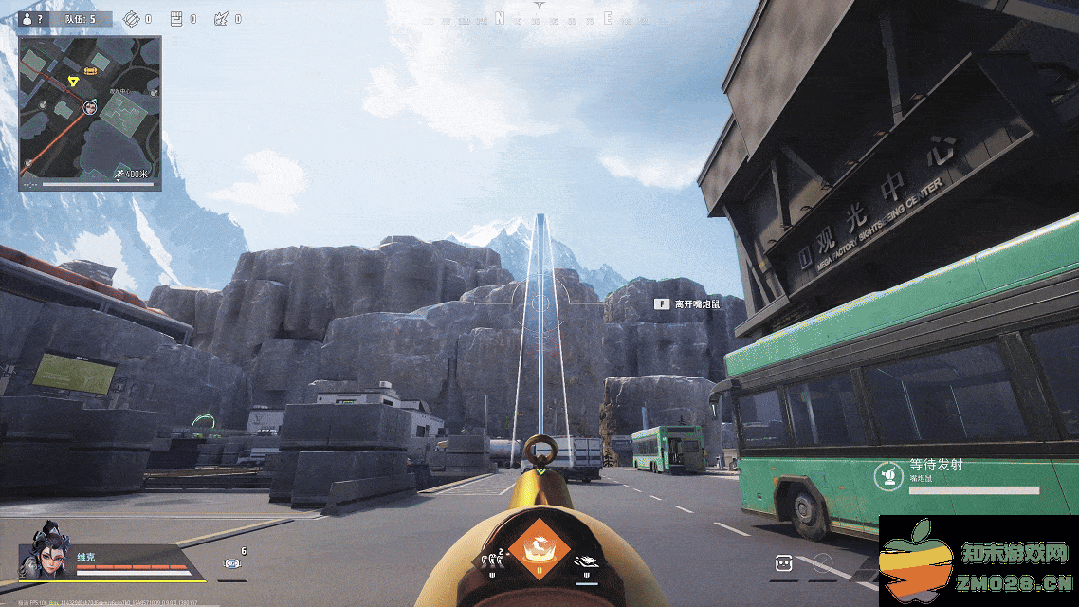The image size is (1079, 607).
Task: Open the minimap in the corner
Action: pos(89,113)
